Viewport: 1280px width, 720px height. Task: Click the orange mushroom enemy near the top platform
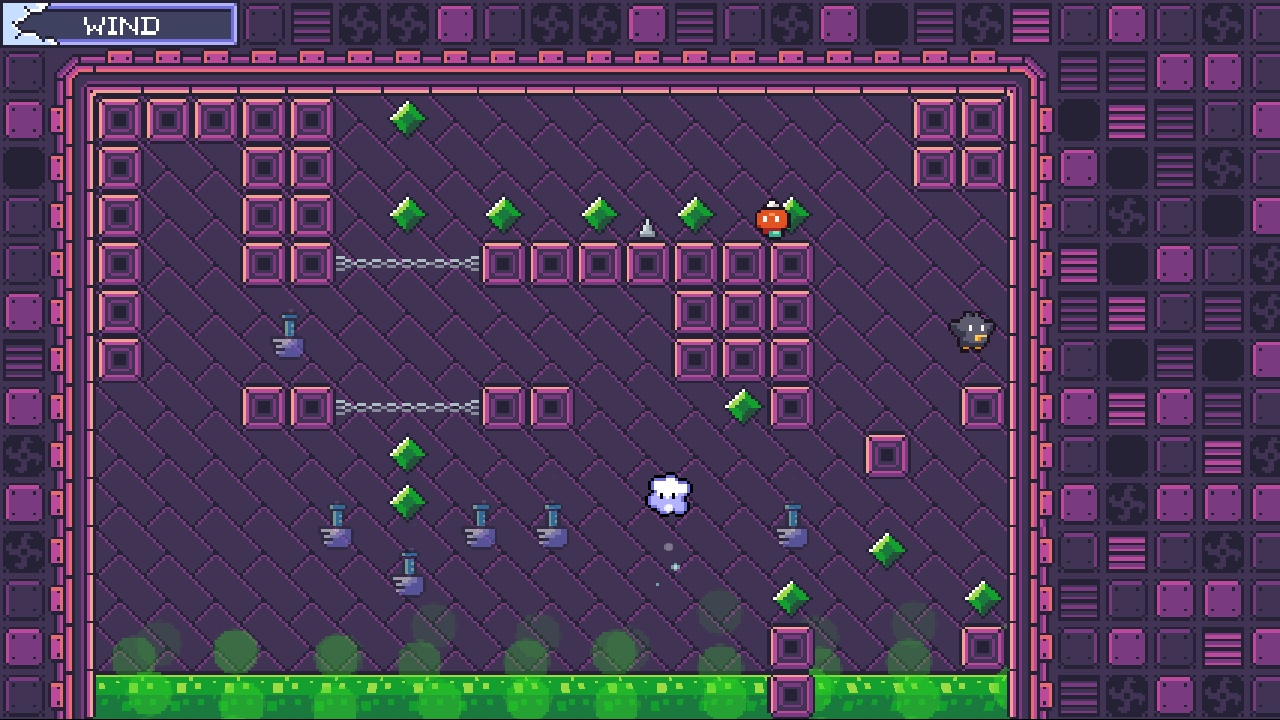(771, 216)
